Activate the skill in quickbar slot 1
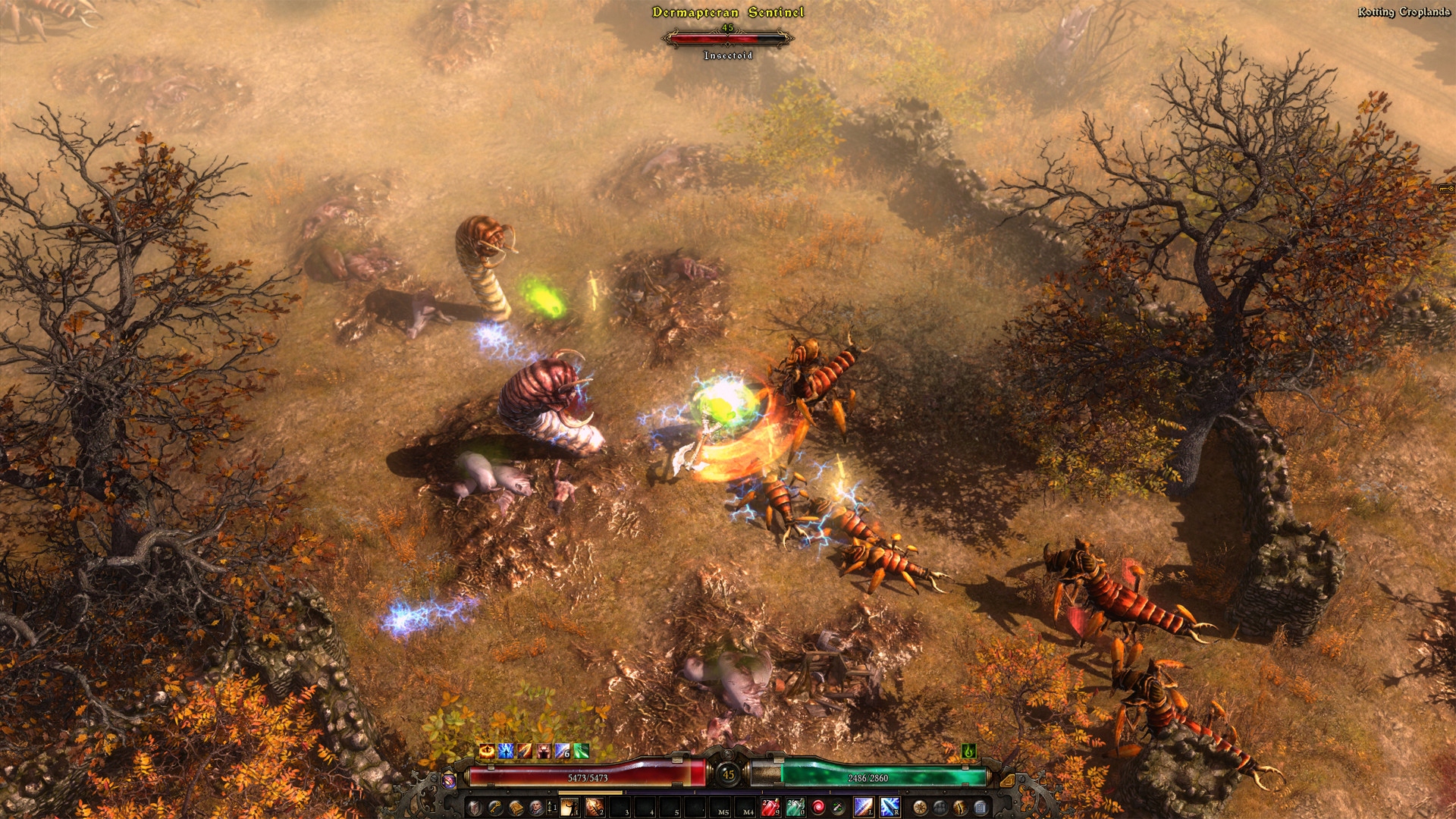The height and width of the screenshot is (819, 1456). pos(569,806)
